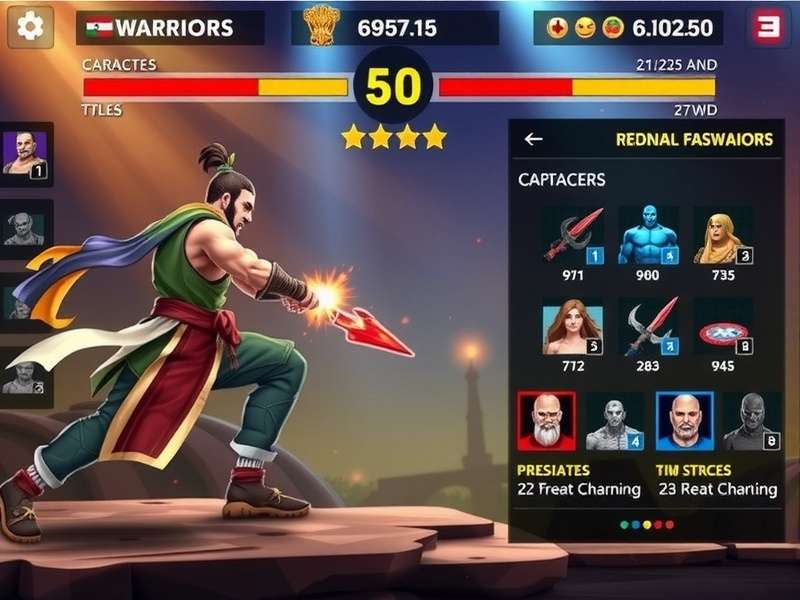Viewport: 800px width, 600px height.
Task: Select the axe weapon worth 283
Action: pyautogui.click(x=648, y=327)
